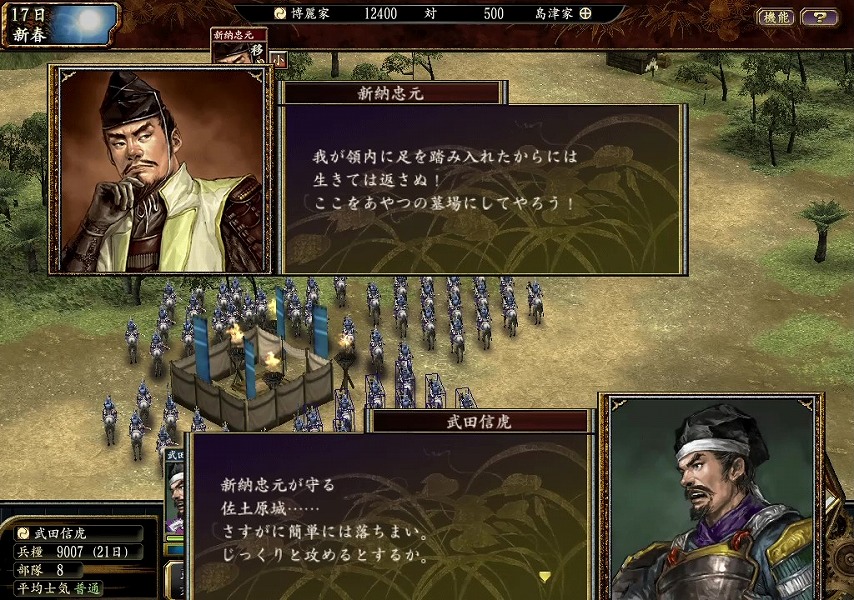Click the small 小 button beside unit tab
The width and height of the screenshot is (854, 600).
pyautogui.click(x=279, y=59)
